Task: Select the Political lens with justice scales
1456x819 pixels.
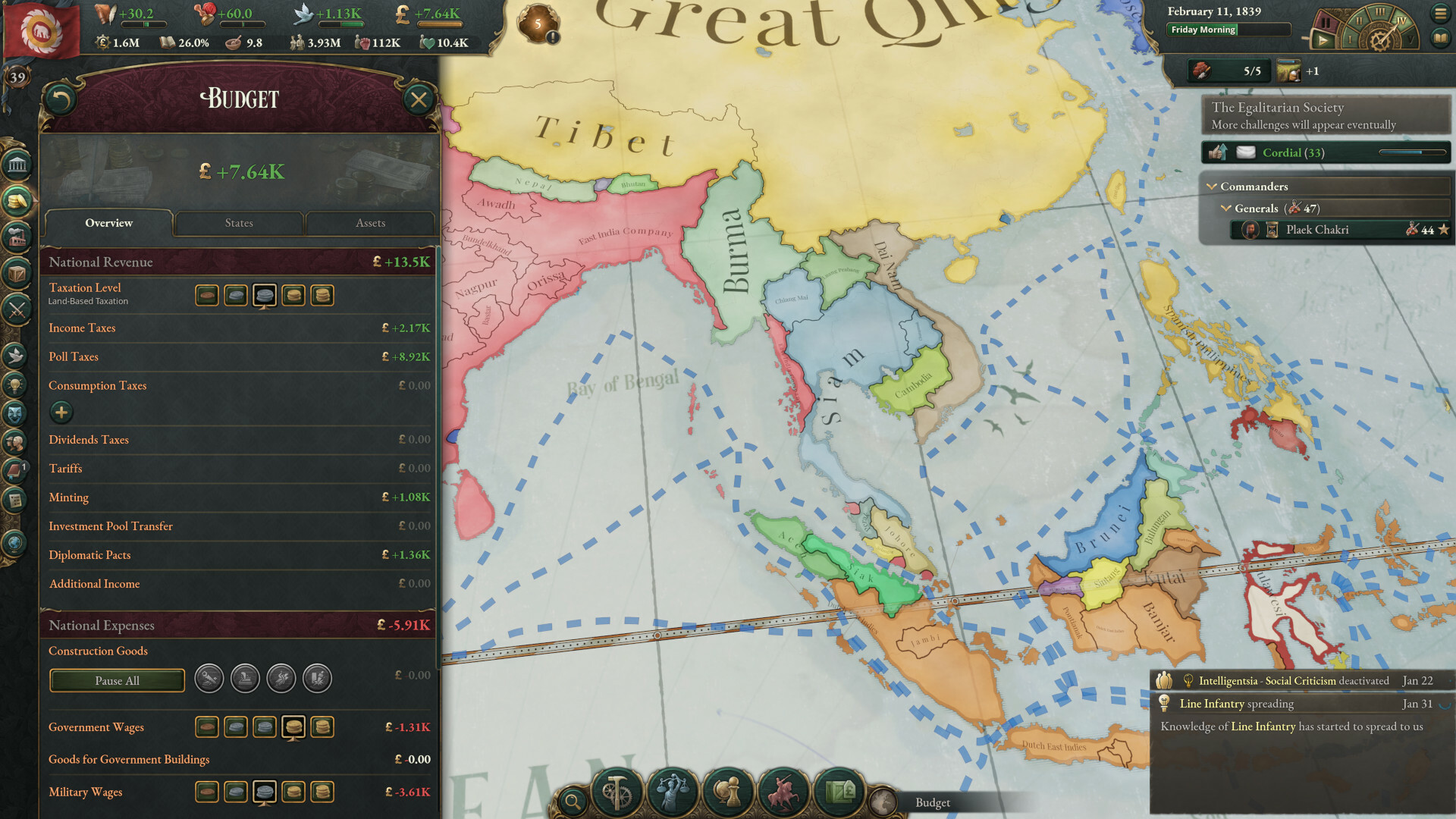Action: coord(673,792)
